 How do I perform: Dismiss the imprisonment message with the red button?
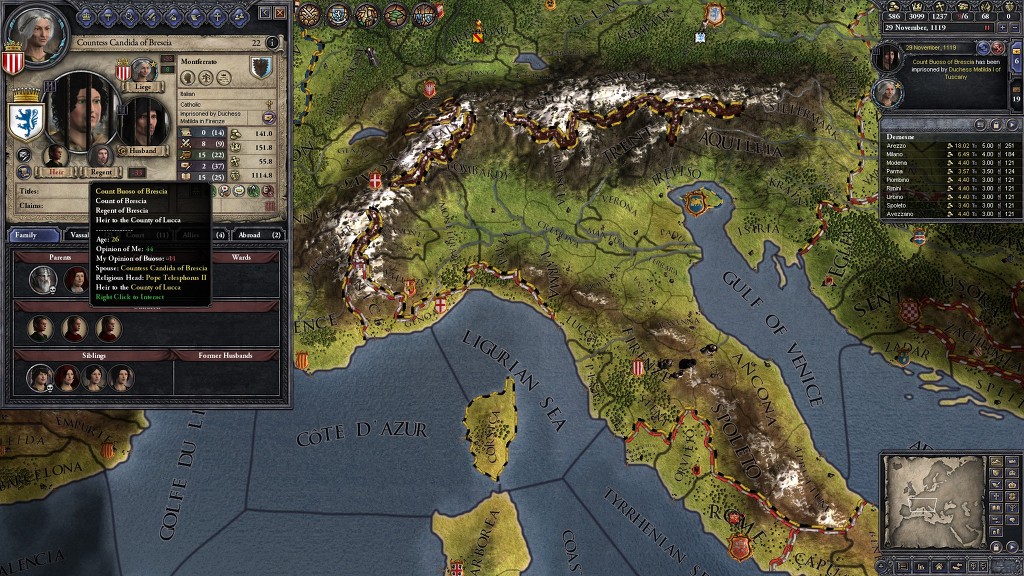997,47
